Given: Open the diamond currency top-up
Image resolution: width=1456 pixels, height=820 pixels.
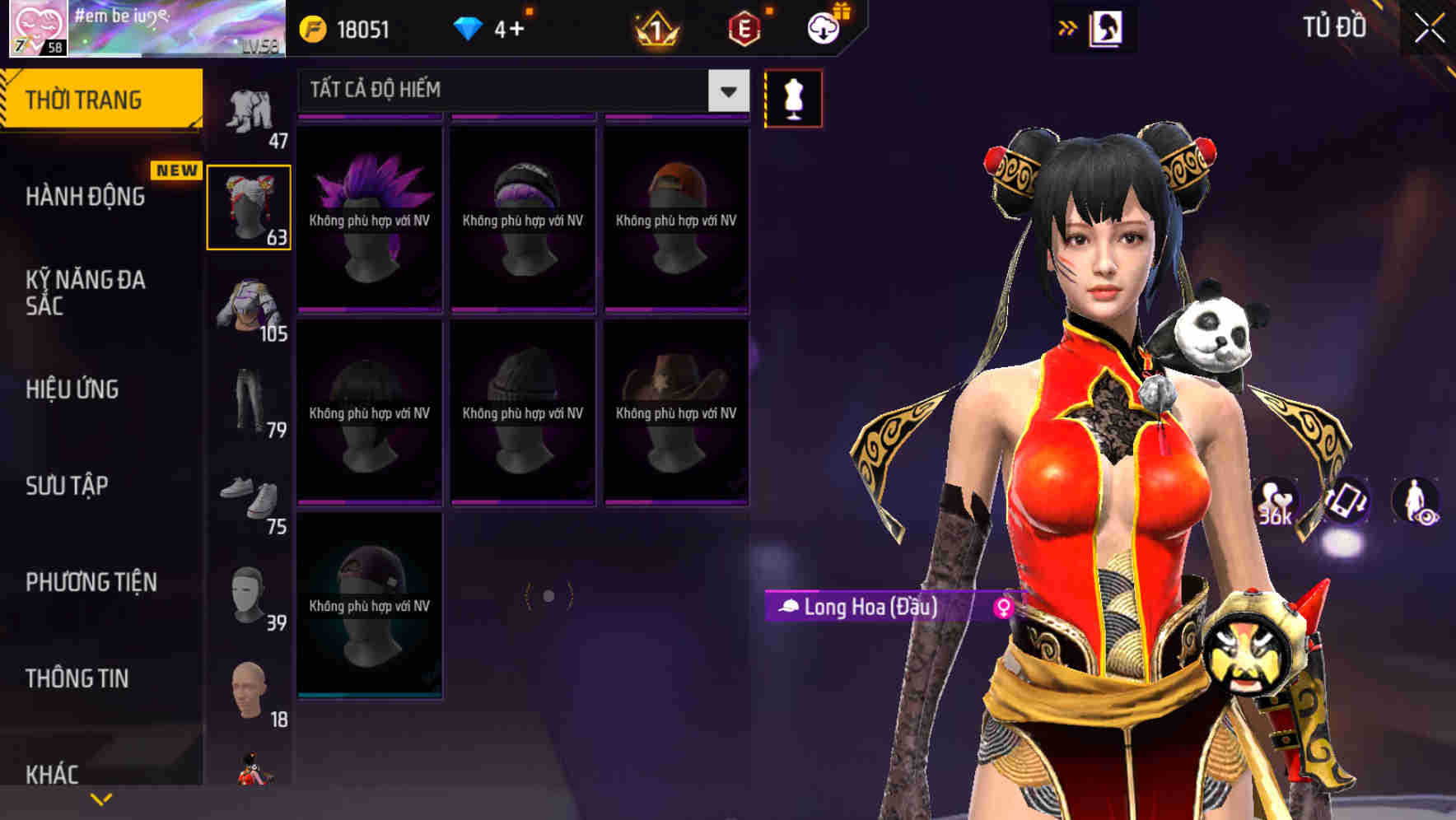Looking at the screenshot, I should tap(470, 27).
